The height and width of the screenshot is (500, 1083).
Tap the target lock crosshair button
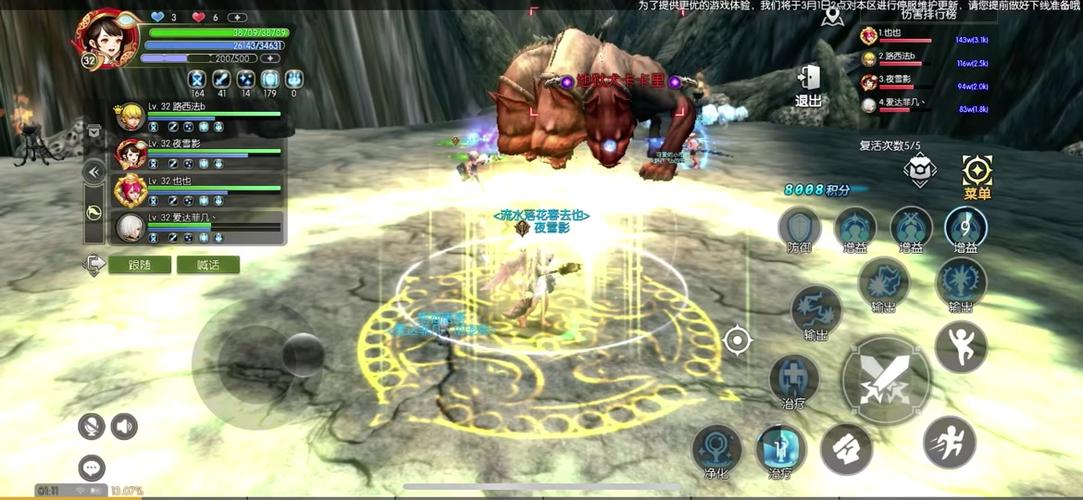coord(737,341)
